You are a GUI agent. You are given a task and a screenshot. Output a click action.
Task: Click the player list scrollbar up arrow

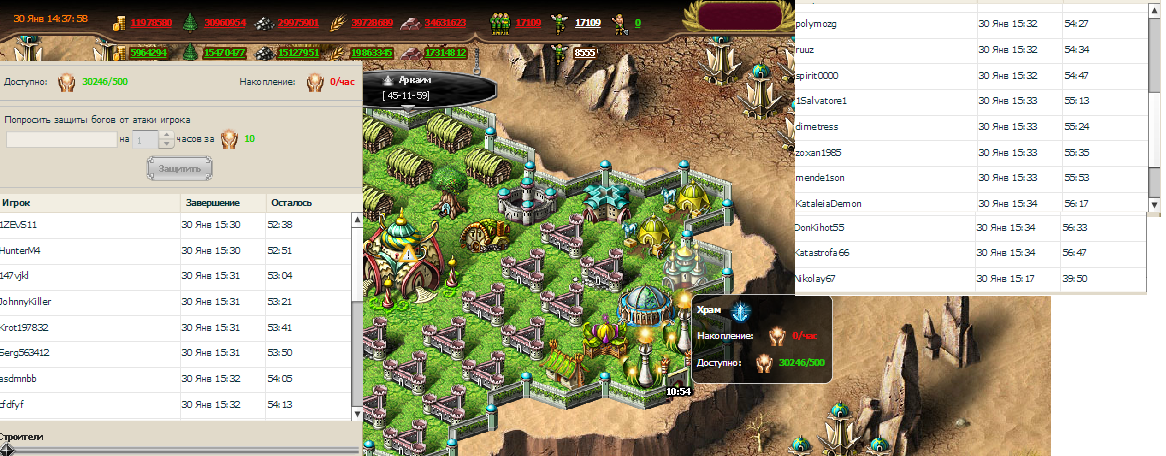(x=356, y=219)
